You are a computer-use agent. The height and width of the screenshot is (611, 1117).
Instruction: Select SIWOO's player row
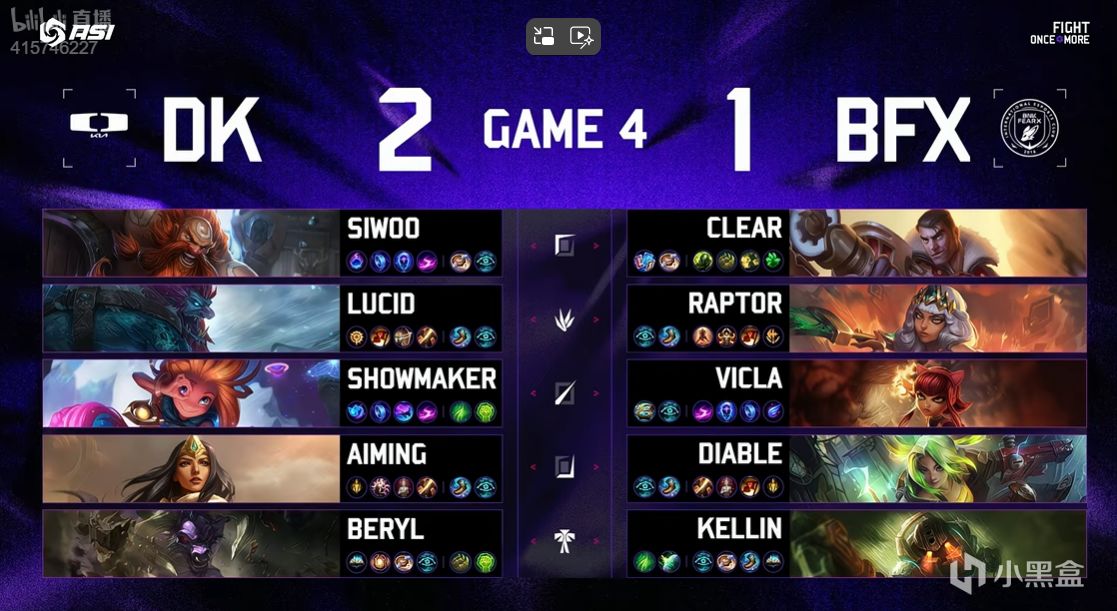[x=272, y=243]
